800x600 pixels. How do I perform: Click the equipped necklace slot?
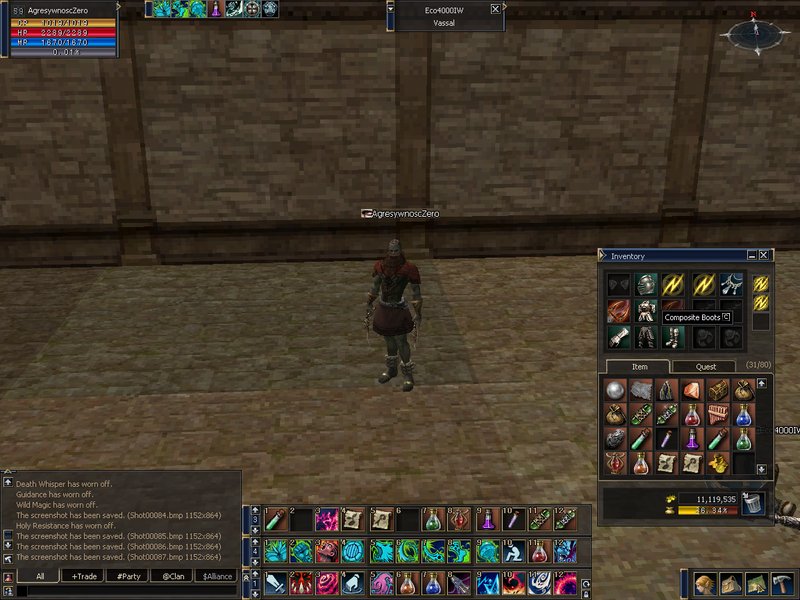pos(731,285)
